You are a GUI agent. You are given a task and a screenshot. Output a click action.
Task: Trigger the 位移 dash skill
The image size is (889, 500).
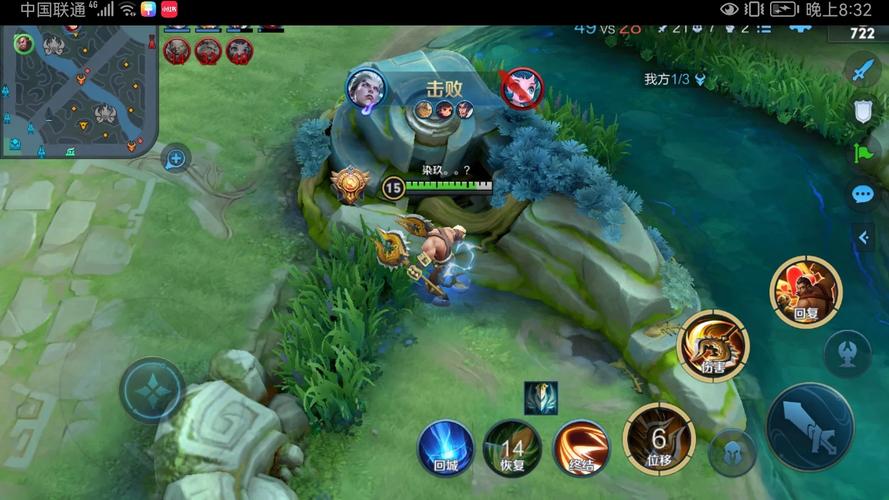click(x=659, y=438)
